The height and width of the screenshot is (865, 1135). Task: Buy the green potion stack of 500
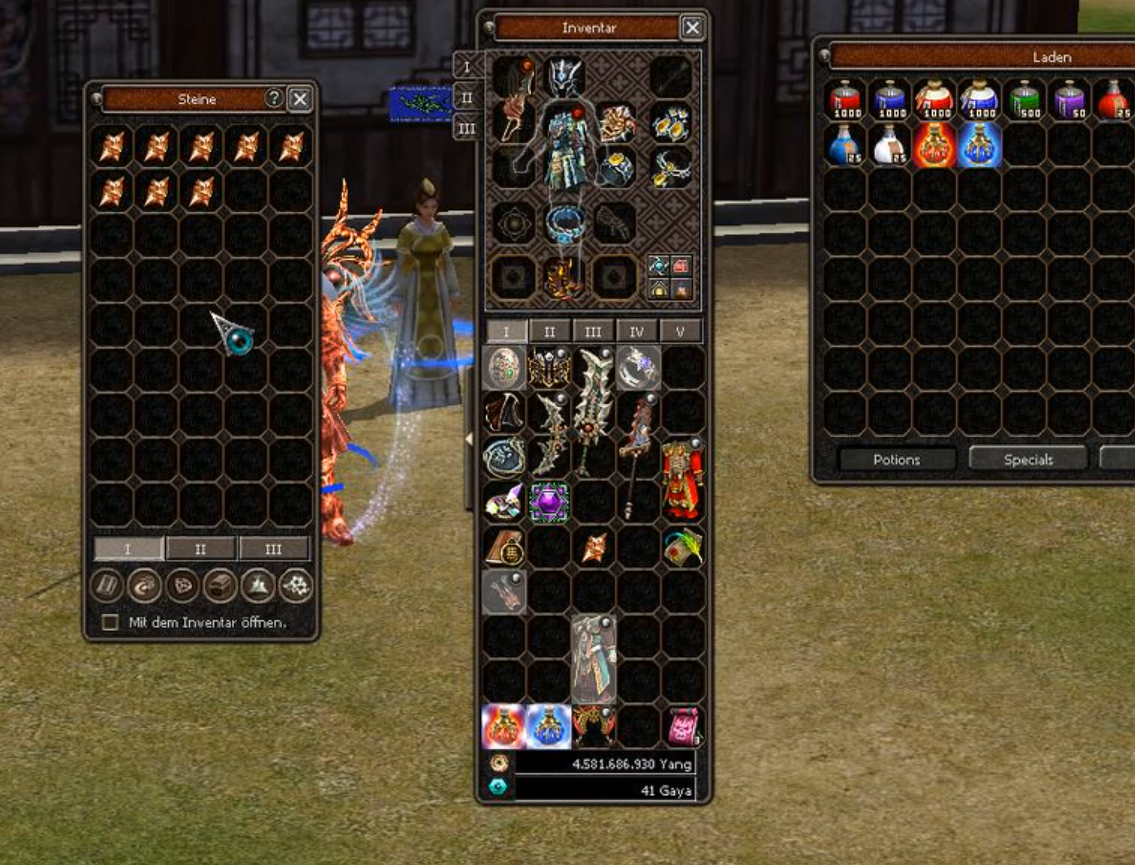tap(1025, 100)
